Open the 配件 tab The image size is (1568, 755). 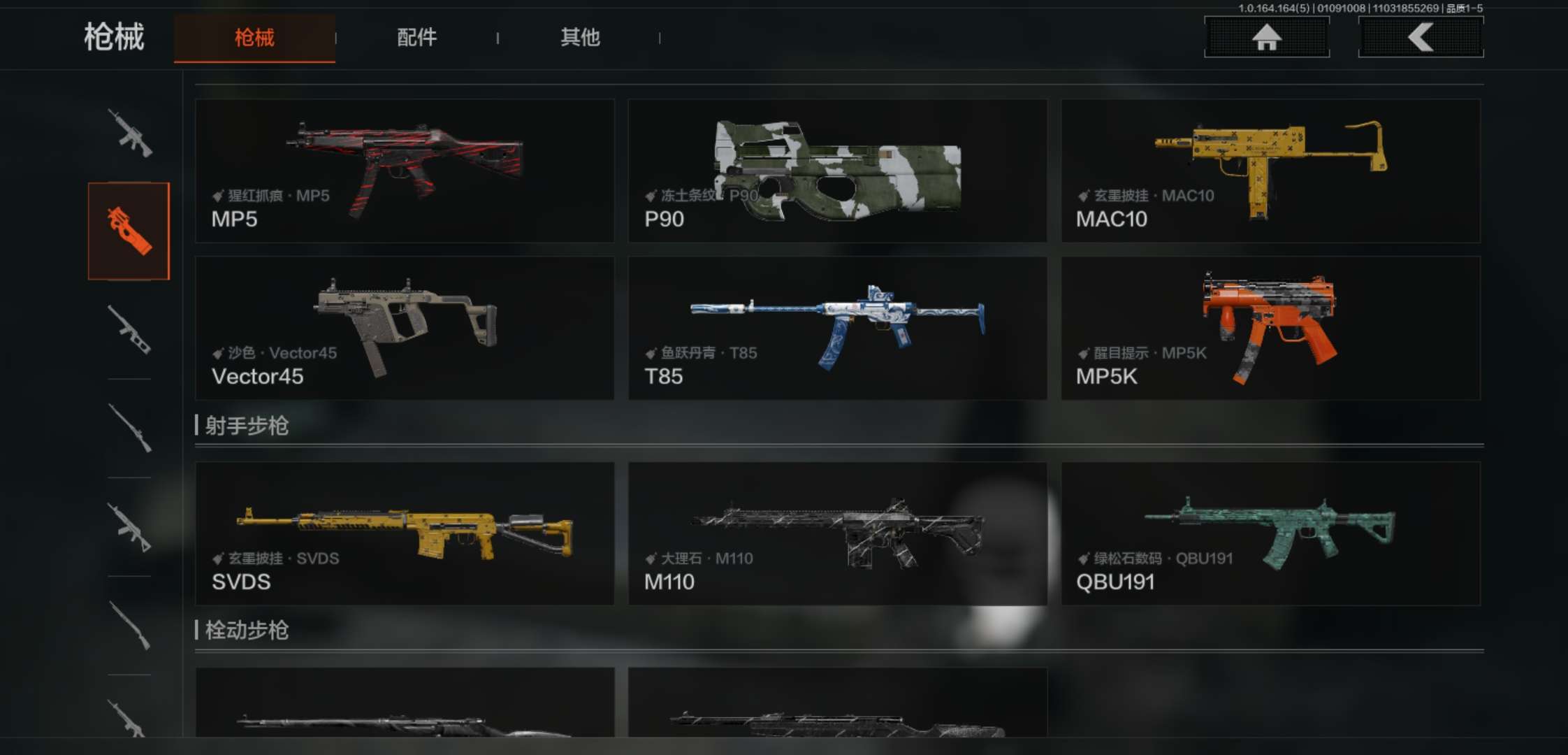click(x=416, y=38)
